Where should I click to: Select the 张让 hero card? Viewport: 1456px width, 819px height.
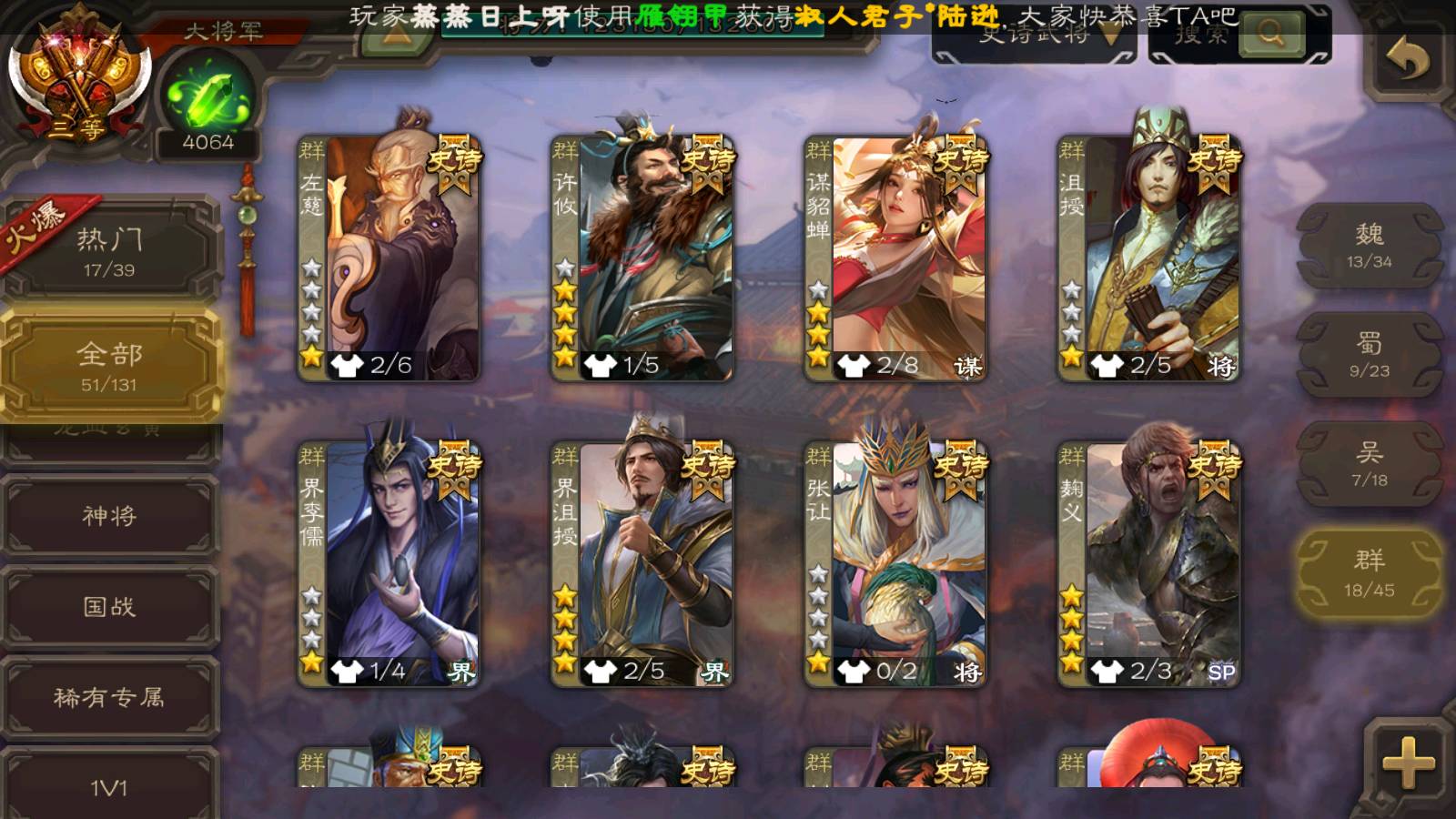pyautogui.click(x=895, y=562)
